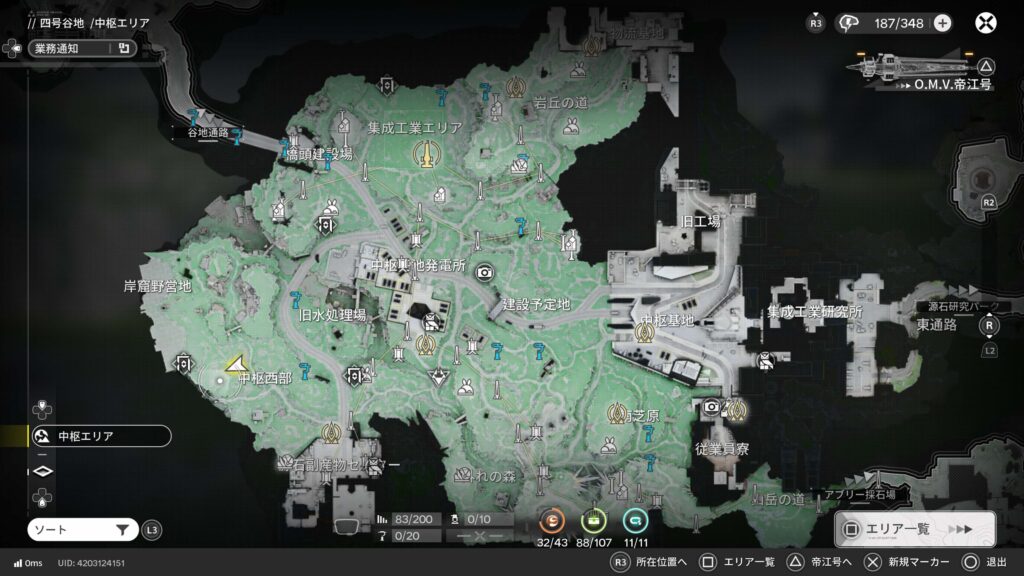Select the camera marker near 従業員寮
This screenshot has width=1024, height=576.
coord(711,407)
